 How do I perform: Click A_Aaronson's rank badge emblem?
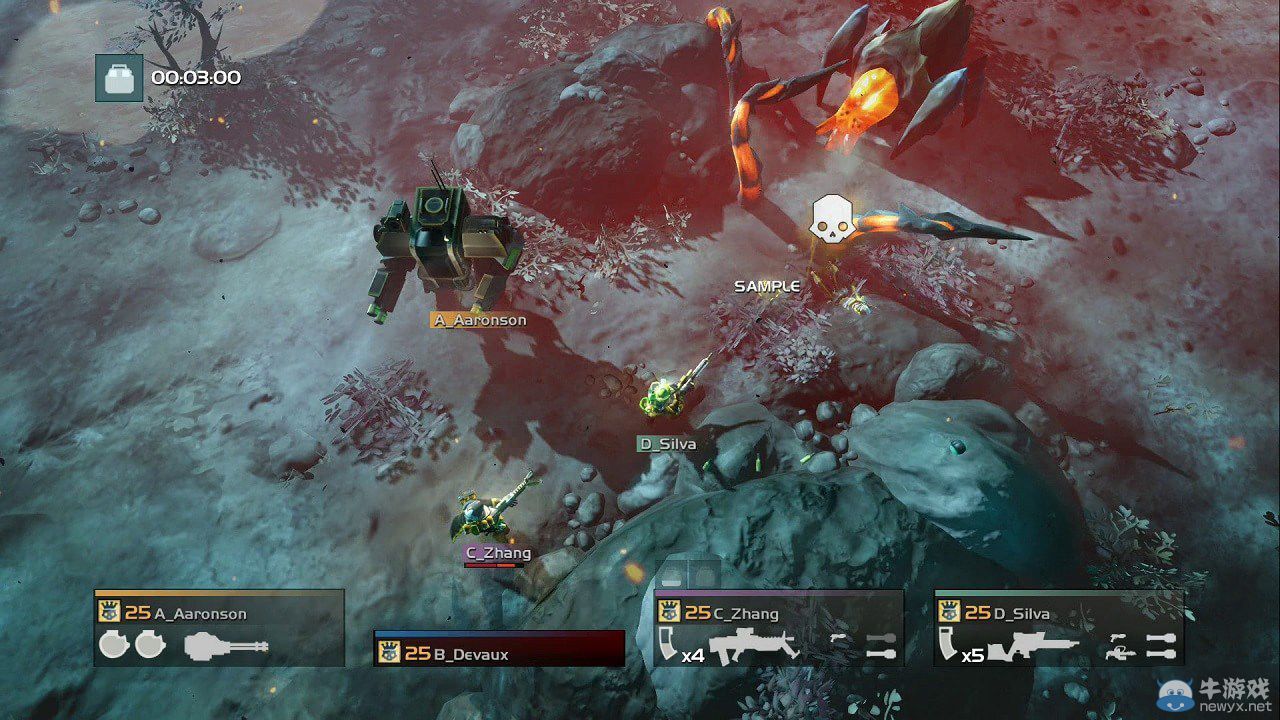110,611
